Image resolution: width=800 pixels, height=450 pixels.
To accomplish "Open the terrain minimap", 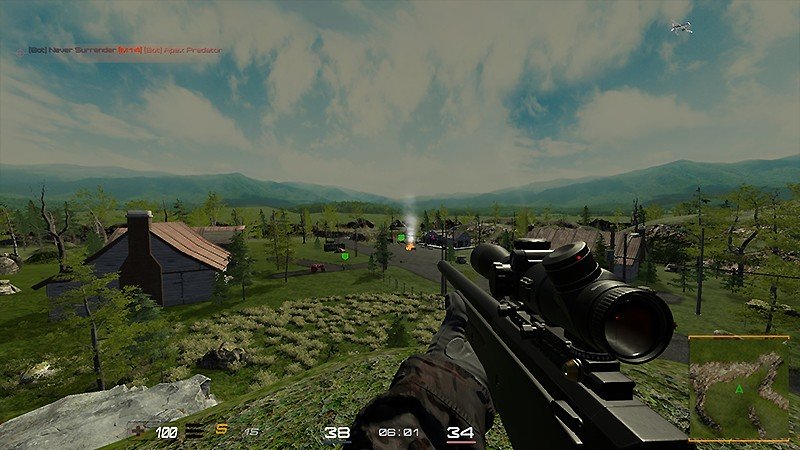I will 739,387.
